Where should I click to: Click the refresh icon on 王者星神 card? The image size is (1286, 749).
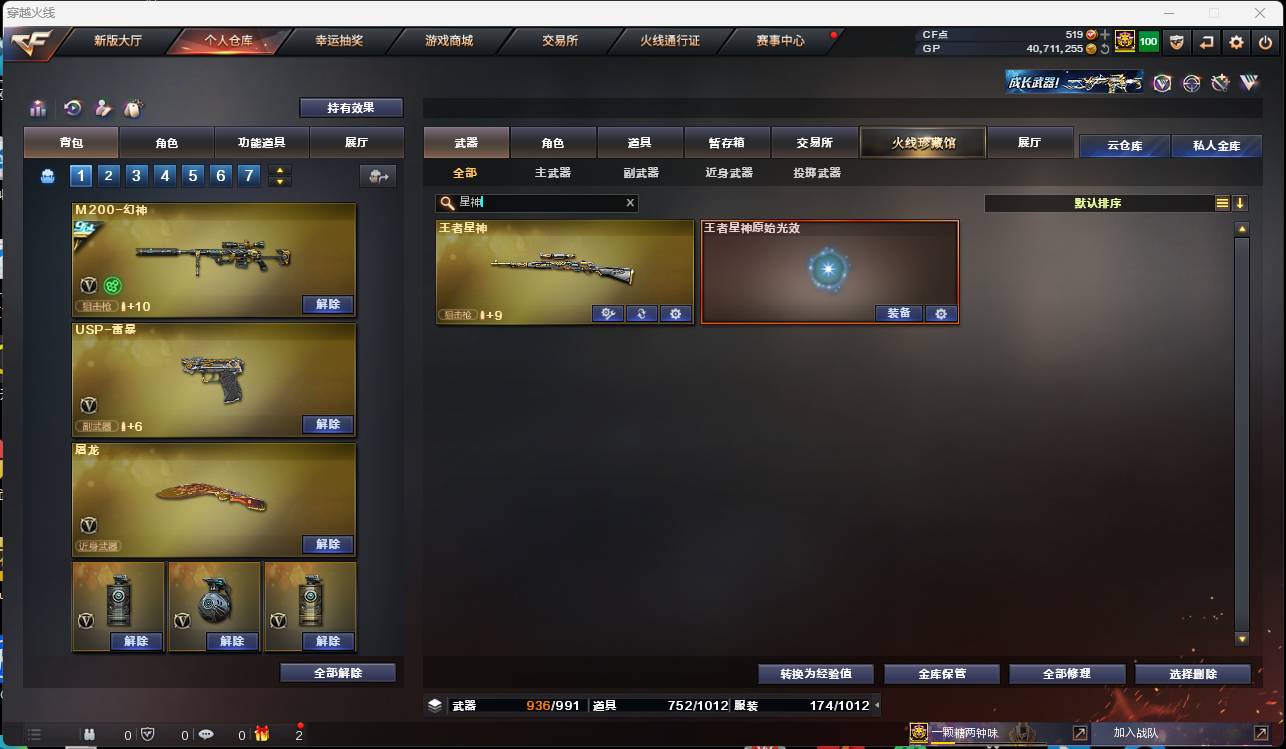pyautogui.click(x=641, y=313)
